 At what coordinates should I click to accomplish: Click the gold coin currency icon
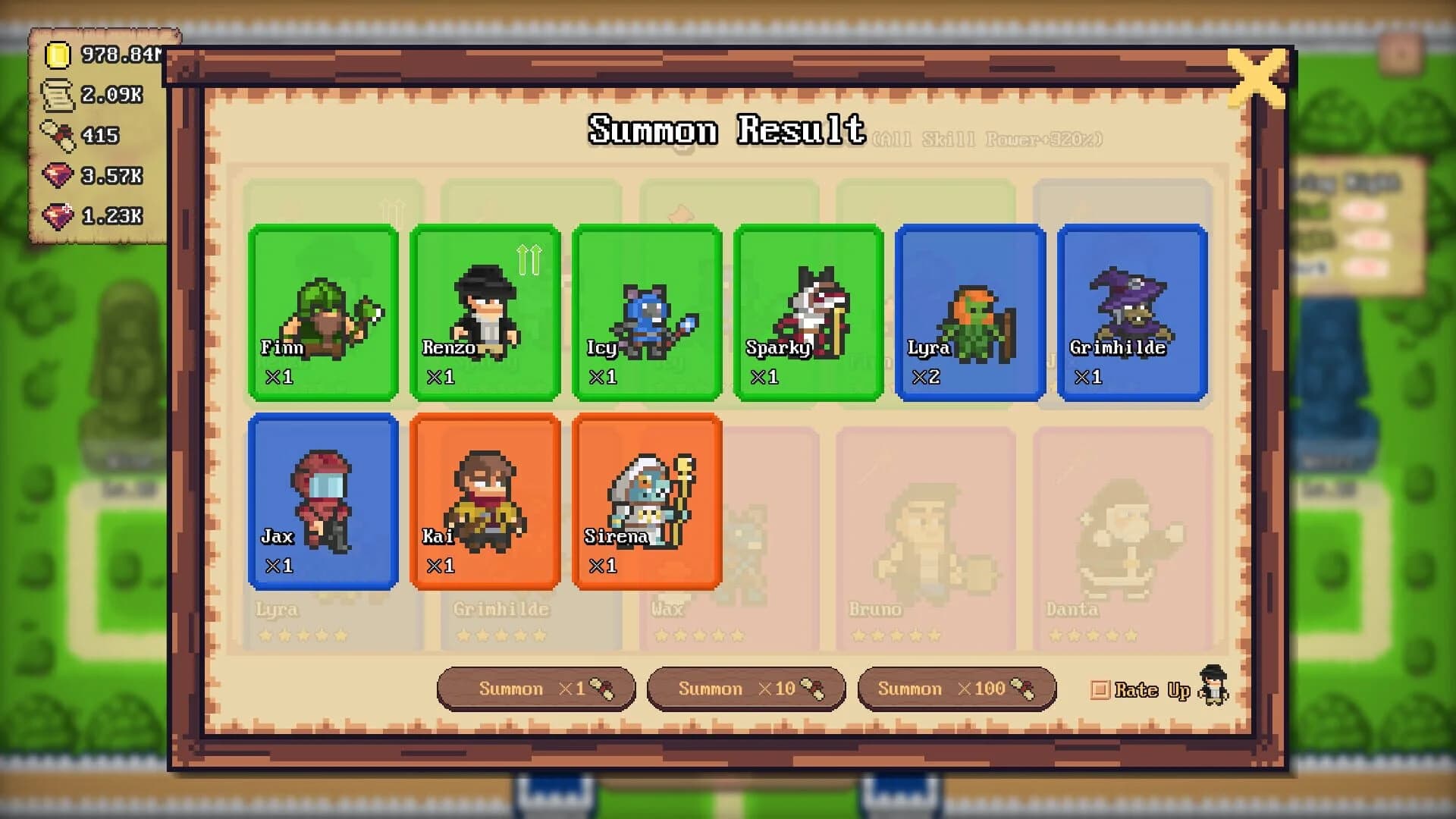coord(59,55)
